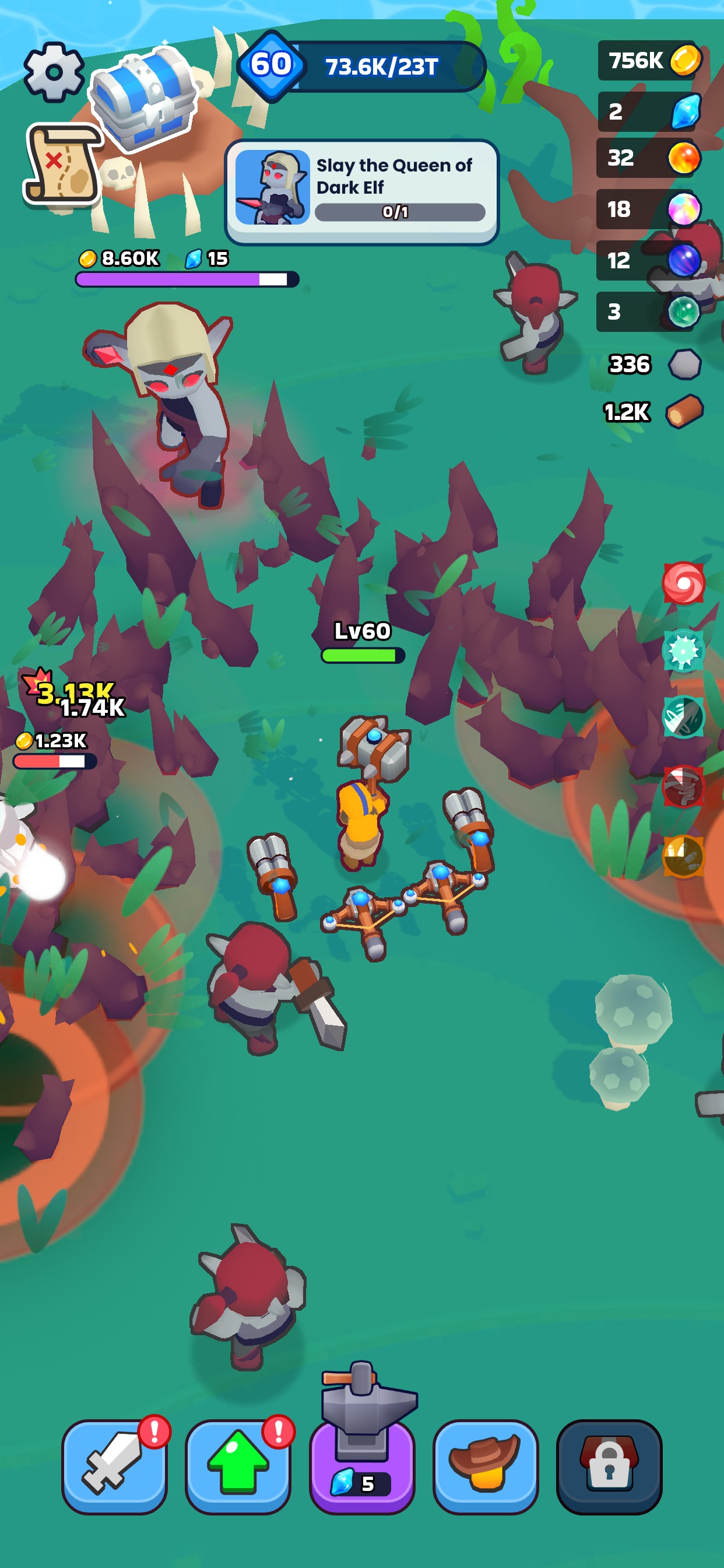Viewport: 724px width, 1568px height.
Task: Open the treasure map scroll
Action: [x=63, y=164]
